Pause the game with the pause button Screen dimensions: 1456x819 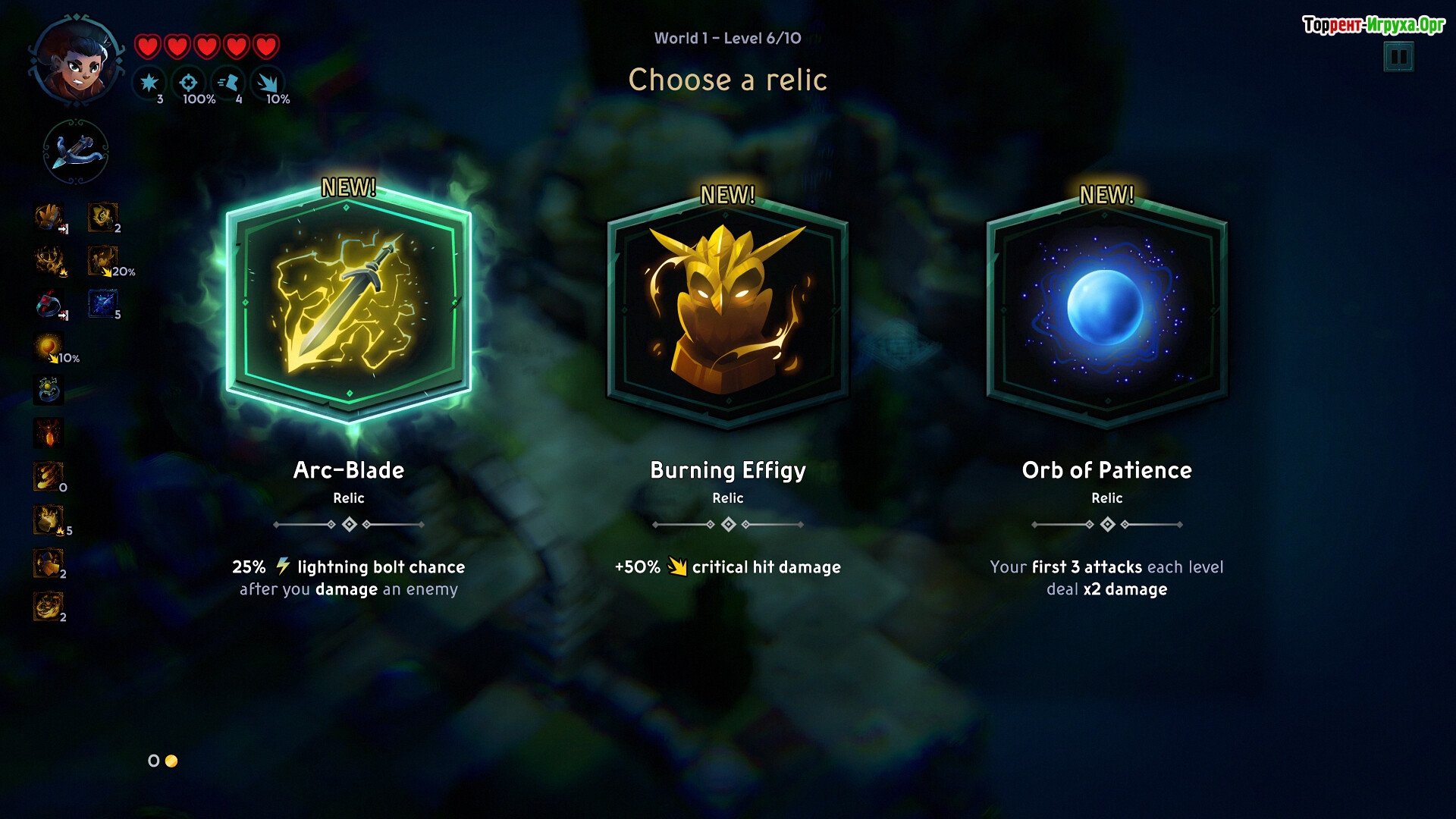click(1398, 57)
